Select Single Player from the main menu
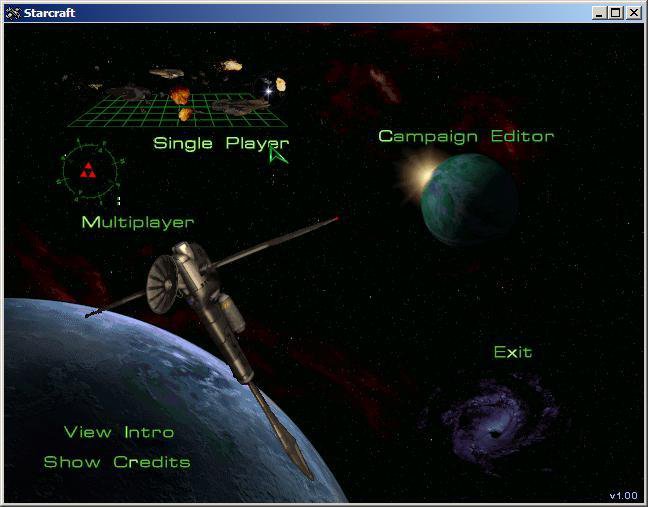Screen dimensions: 648x507 click(x=220, y=143)
